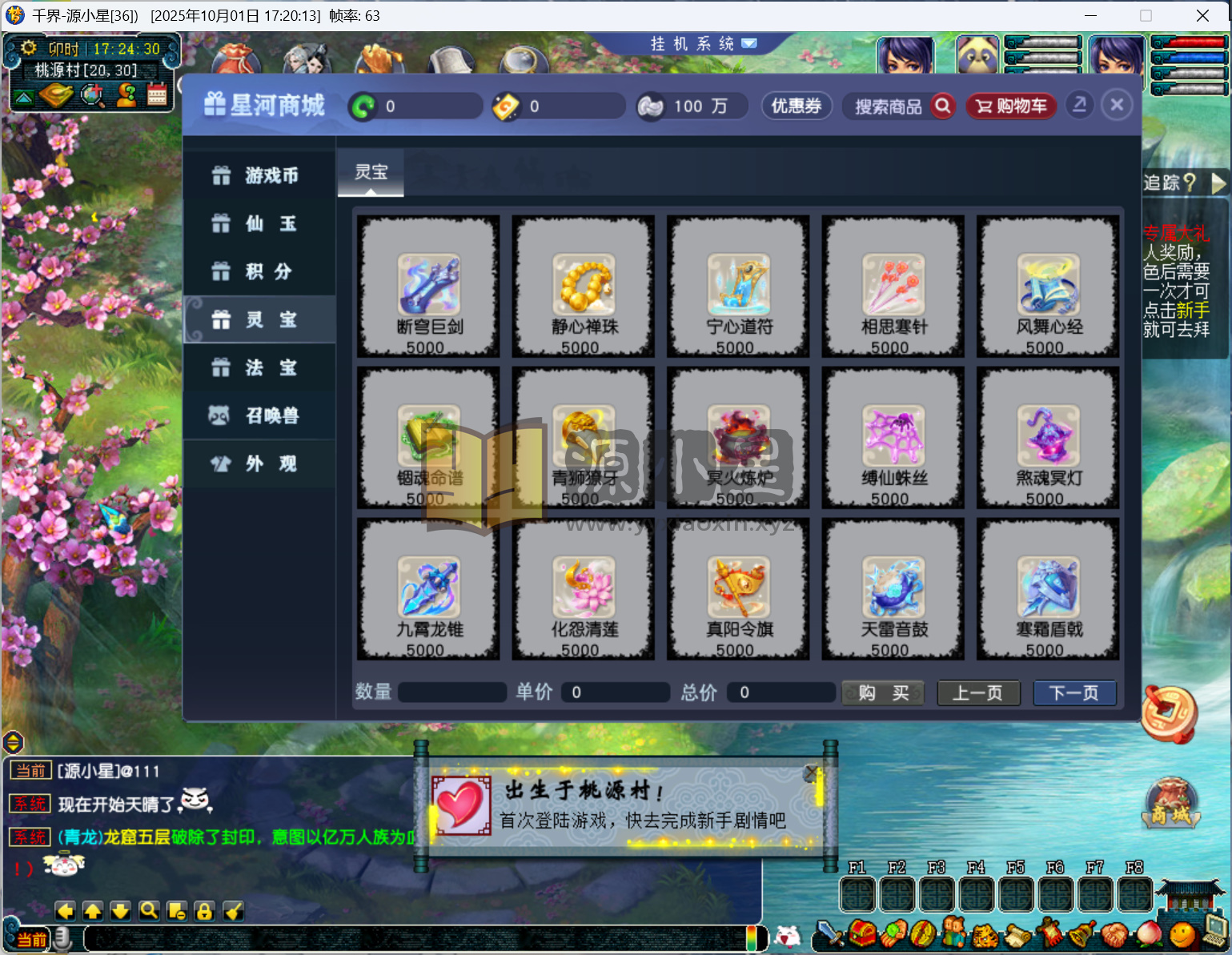Click the magnifier toggle in the chat bar

149,911
